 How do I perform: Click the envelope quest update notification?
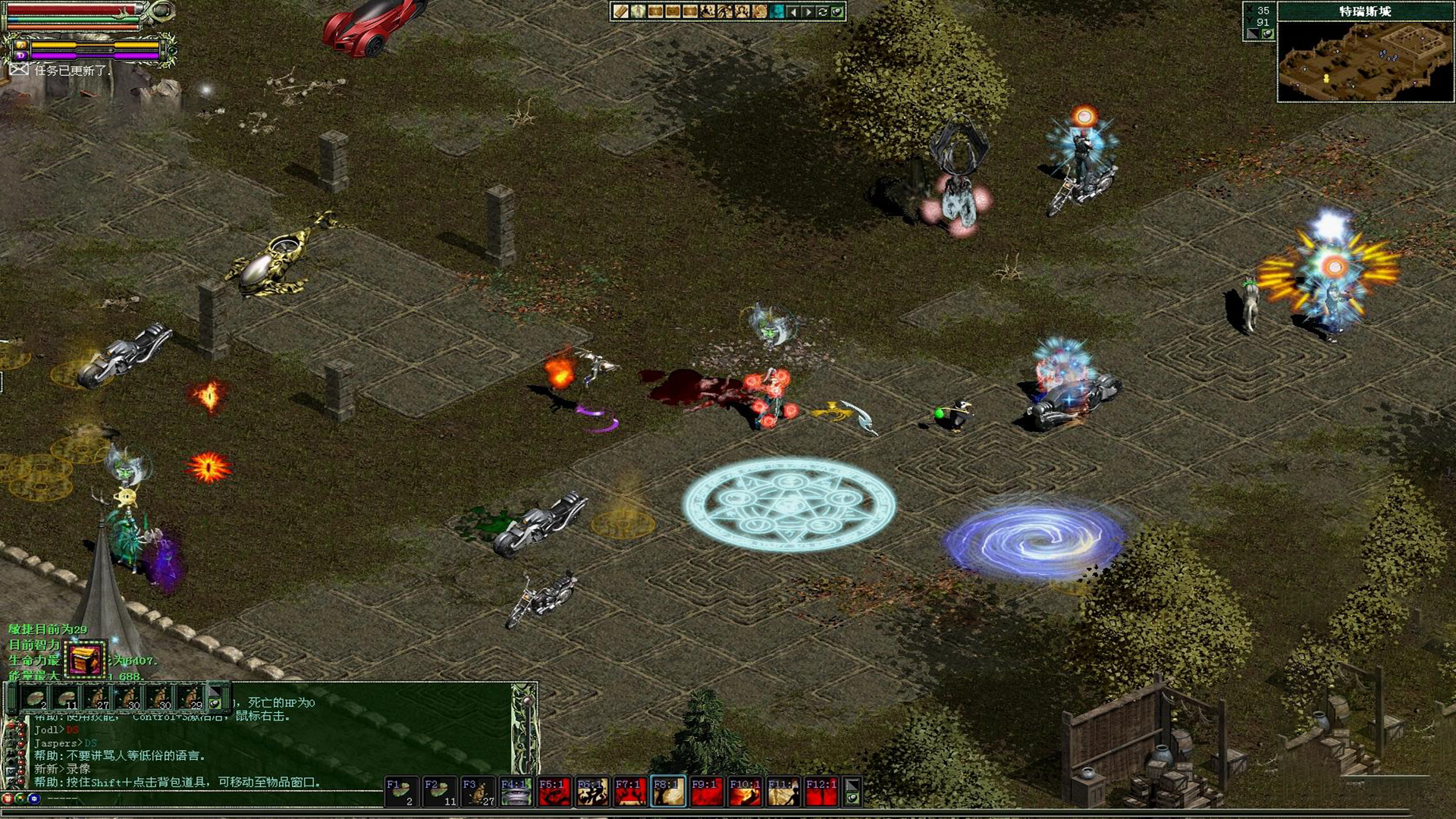coord(19,70)
